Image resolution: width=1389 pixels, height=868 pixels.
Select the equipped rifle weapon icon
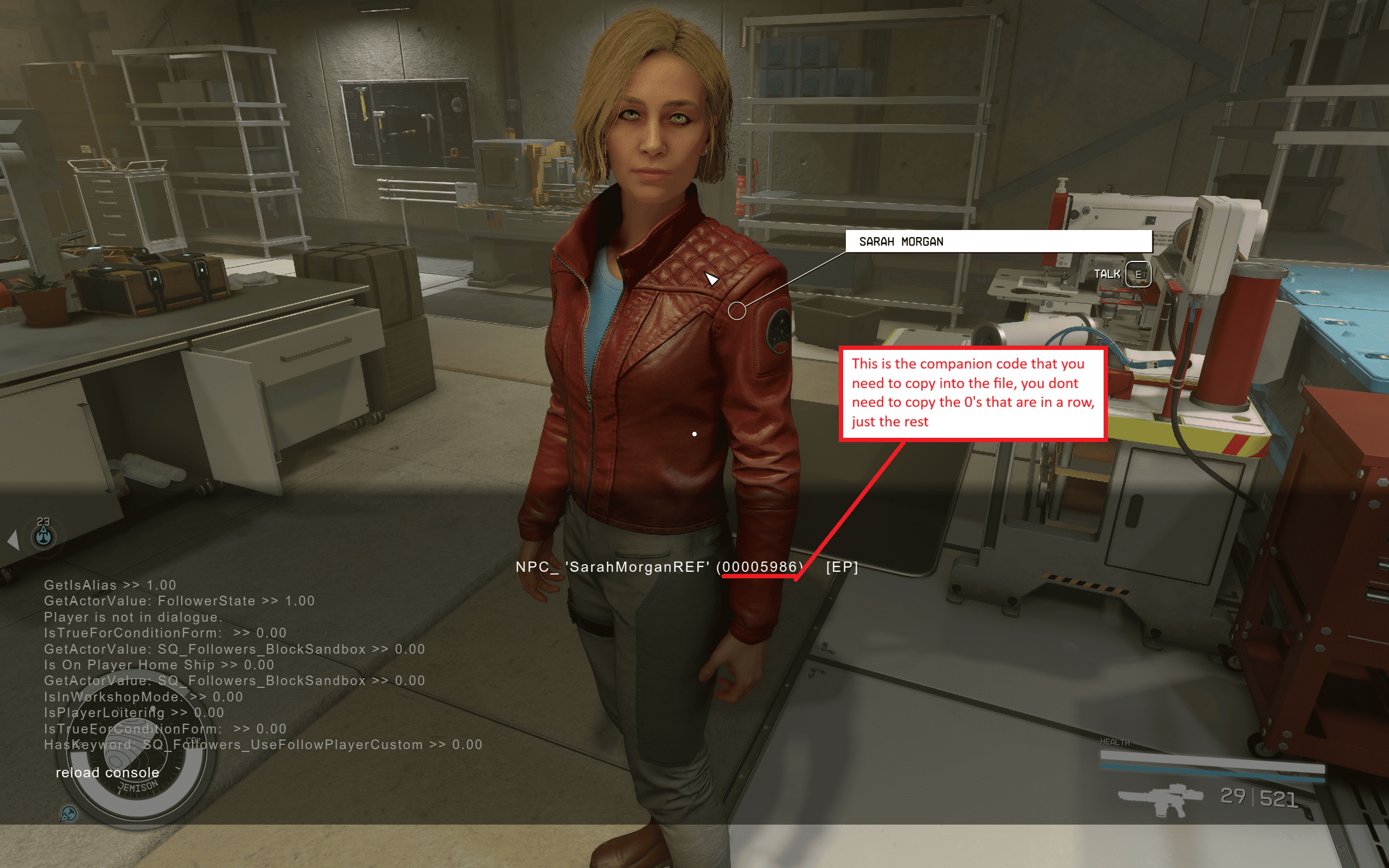[x=1159, y=799]
